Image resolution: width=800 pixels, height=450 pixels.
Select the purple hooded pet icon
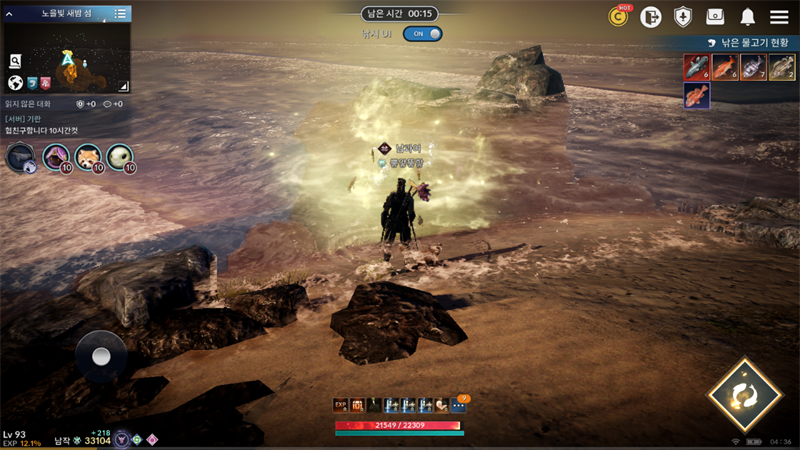coord(56,156)
